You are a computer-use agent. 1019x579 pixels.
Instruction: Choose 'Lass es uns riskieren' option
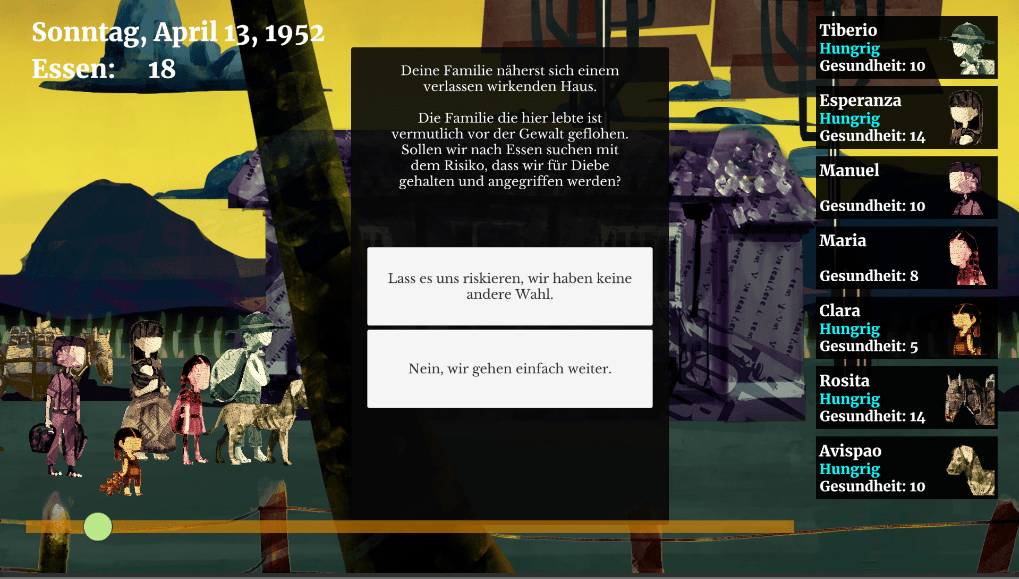[509, 286]
